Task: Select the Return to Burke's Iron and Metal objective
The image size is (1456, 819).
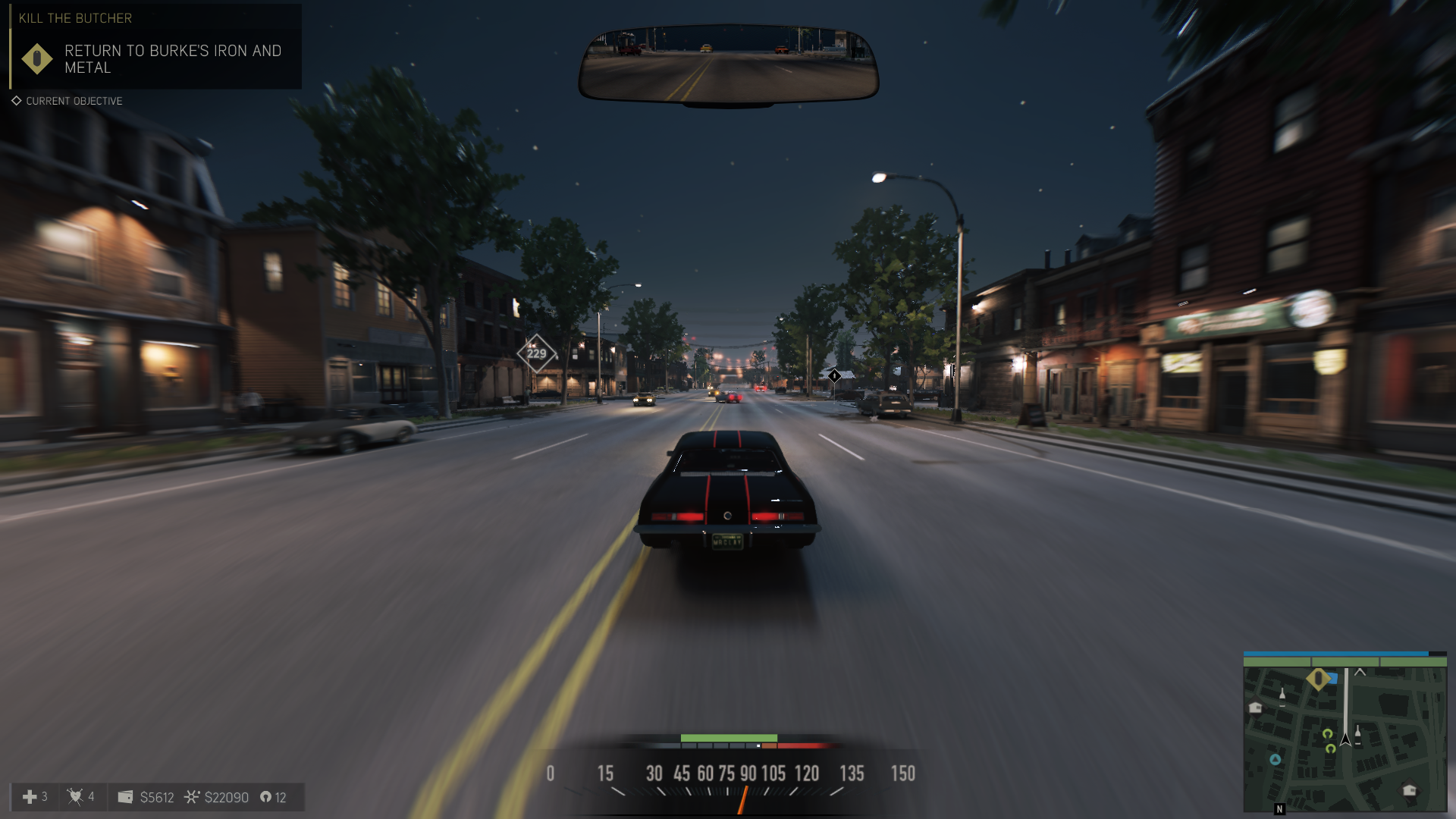Action: pos(173,59)
